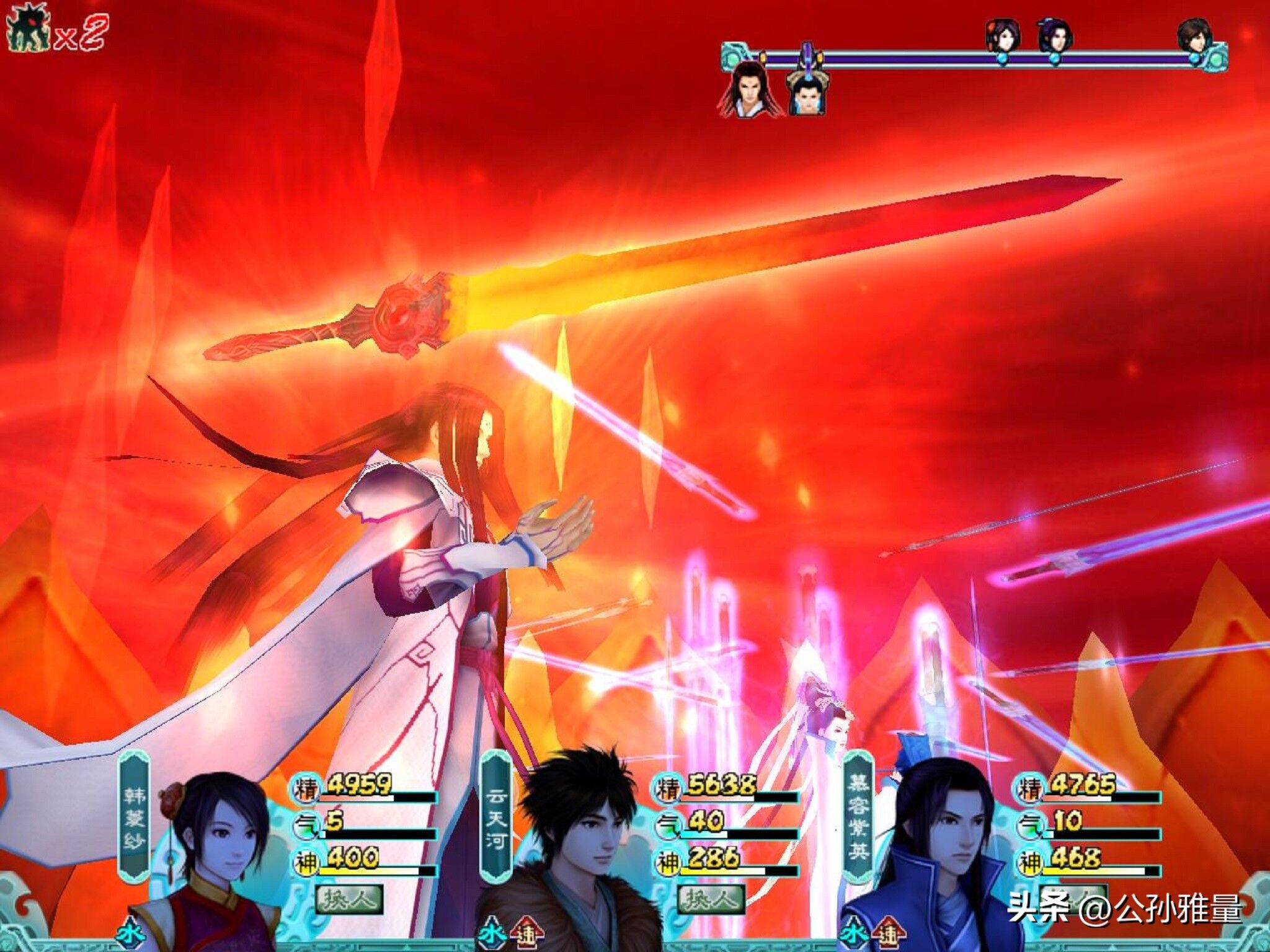
Task: Click the 慕容紫英 name plate
Action: tap(858, 817)
